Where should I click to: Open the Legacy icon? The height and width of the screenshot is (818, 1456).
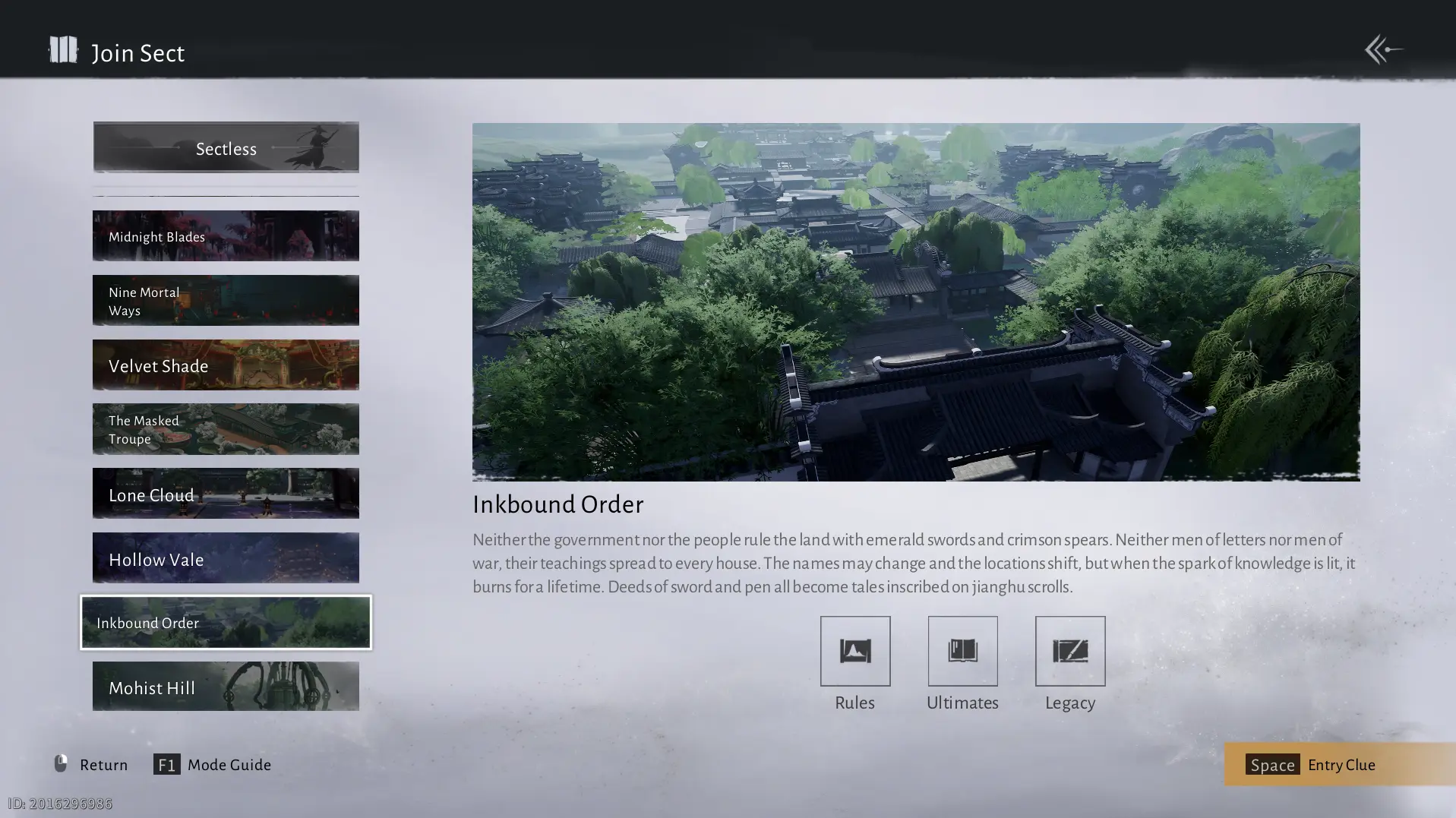(x=1069, y=652)
